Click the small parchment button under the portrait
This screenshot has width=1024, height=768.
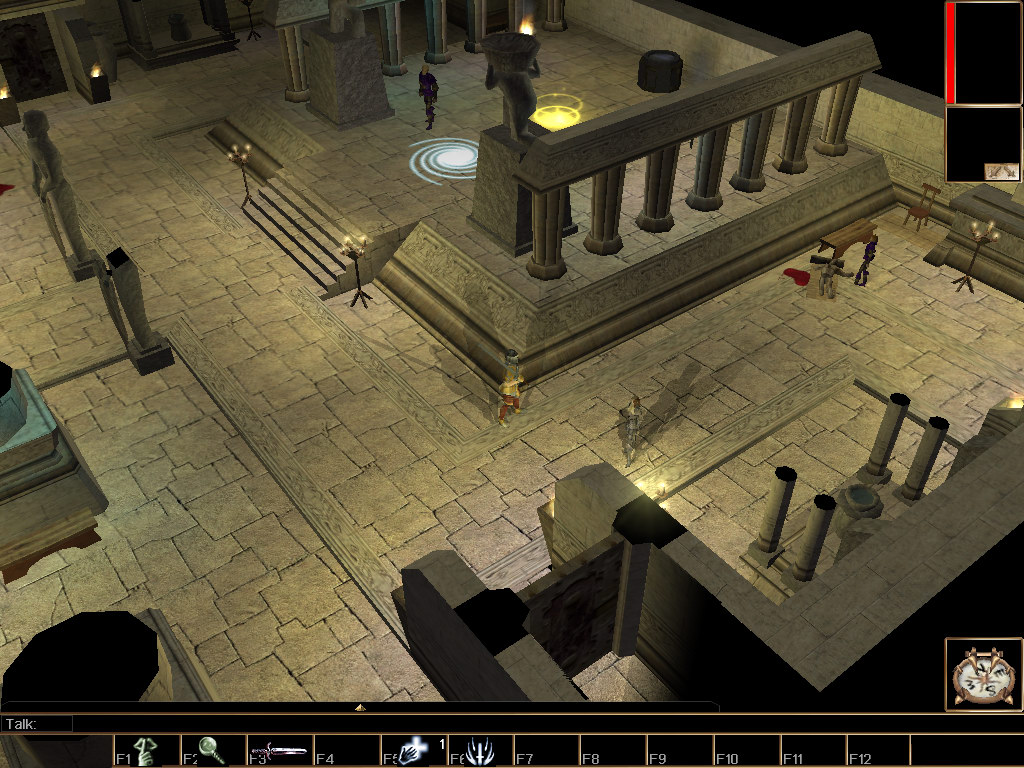click(x=1001, y=171)
